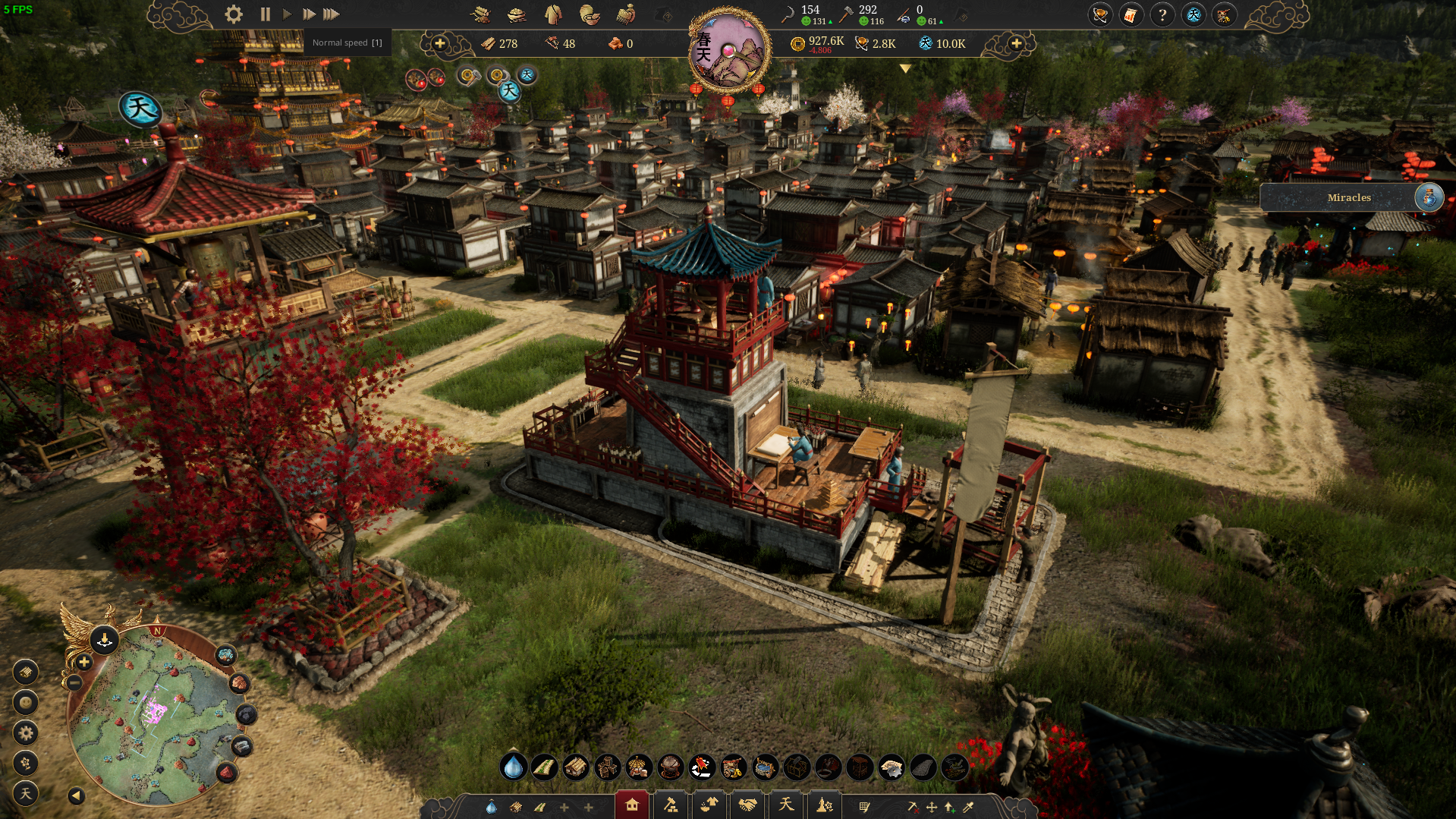Viewport: 1456px width, 819px height.
Task: Open the Miracles panel
Action: pos(1351,197)
